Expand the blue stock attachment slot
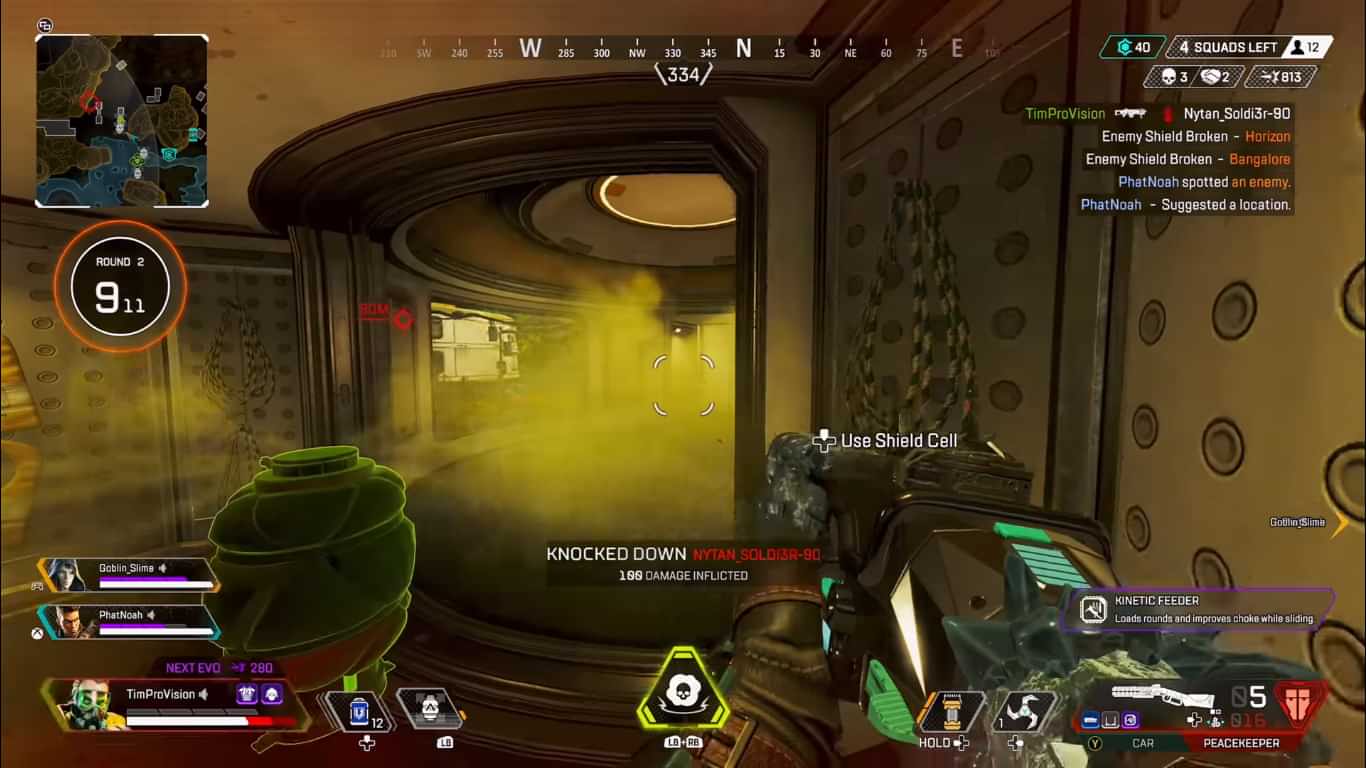The image size is (1366, 768). [1089, 719]
